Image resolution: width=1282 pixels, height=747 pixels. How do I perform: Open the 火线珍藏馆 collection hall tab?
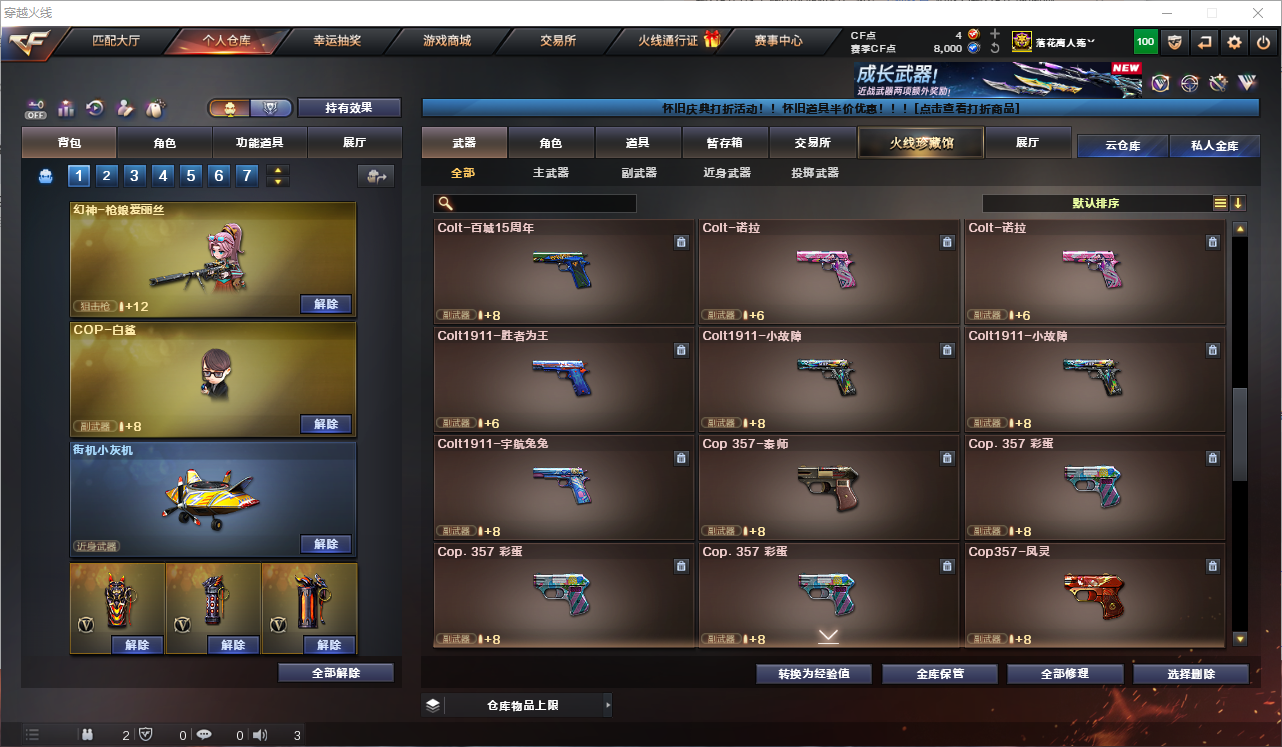[x=921, y=143]
